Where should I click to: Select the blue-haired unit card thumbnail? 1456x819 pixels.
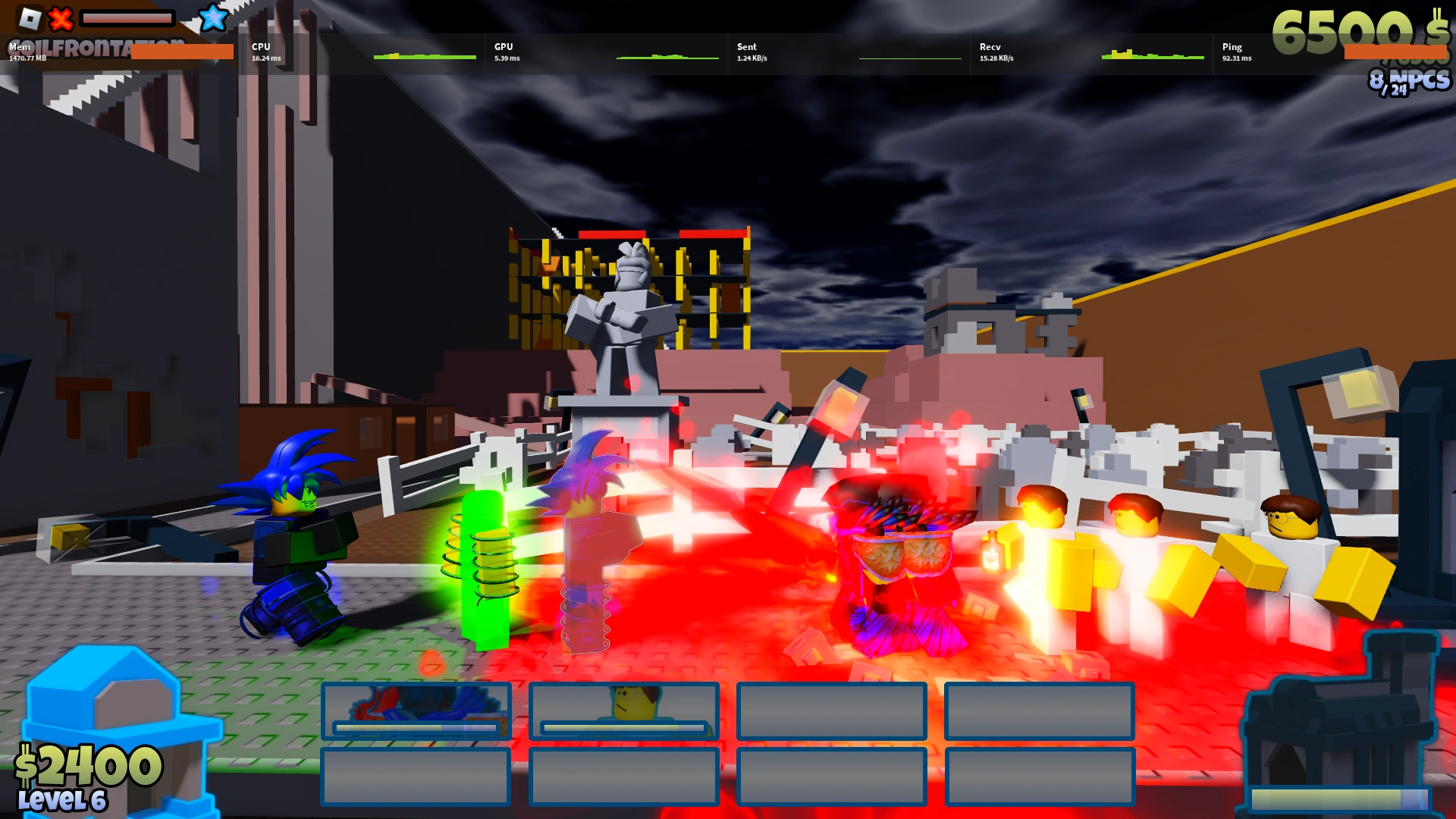[x=416, y=711]
